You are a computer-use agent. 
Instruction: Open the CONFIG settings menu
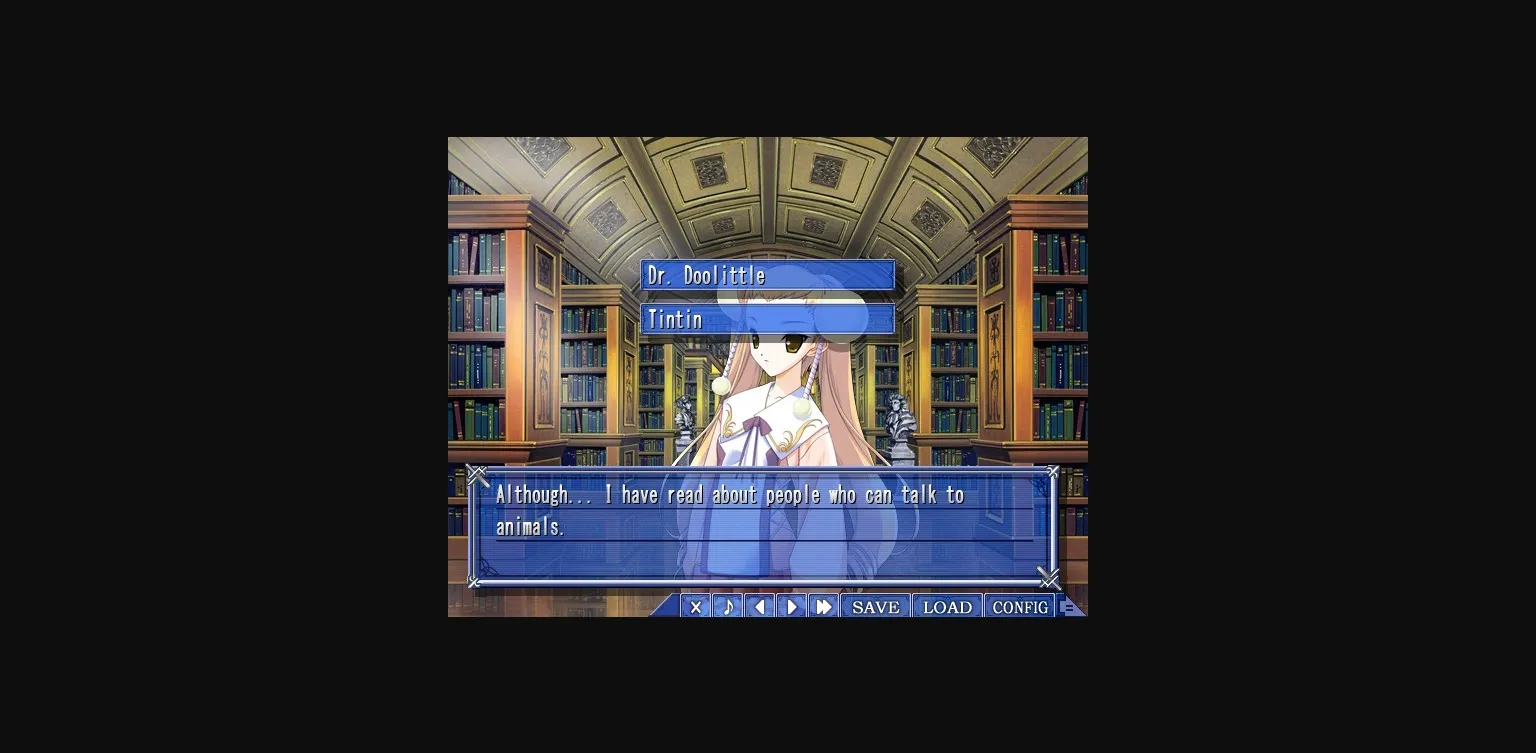[x=1019, y=606]
